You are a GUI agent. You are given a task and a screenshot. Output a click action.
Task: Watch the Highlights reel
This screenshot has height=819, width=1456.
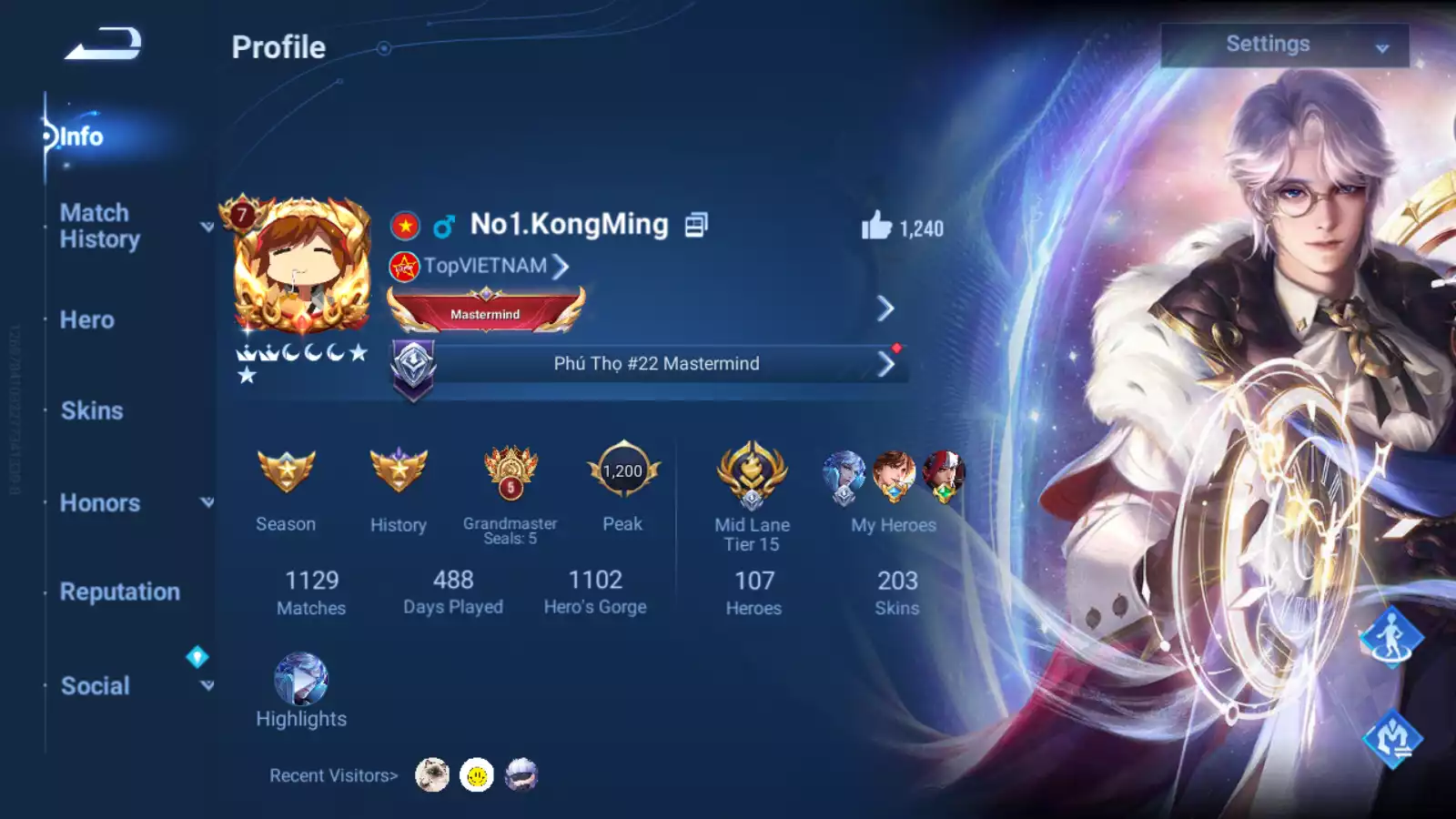(301, 681)
